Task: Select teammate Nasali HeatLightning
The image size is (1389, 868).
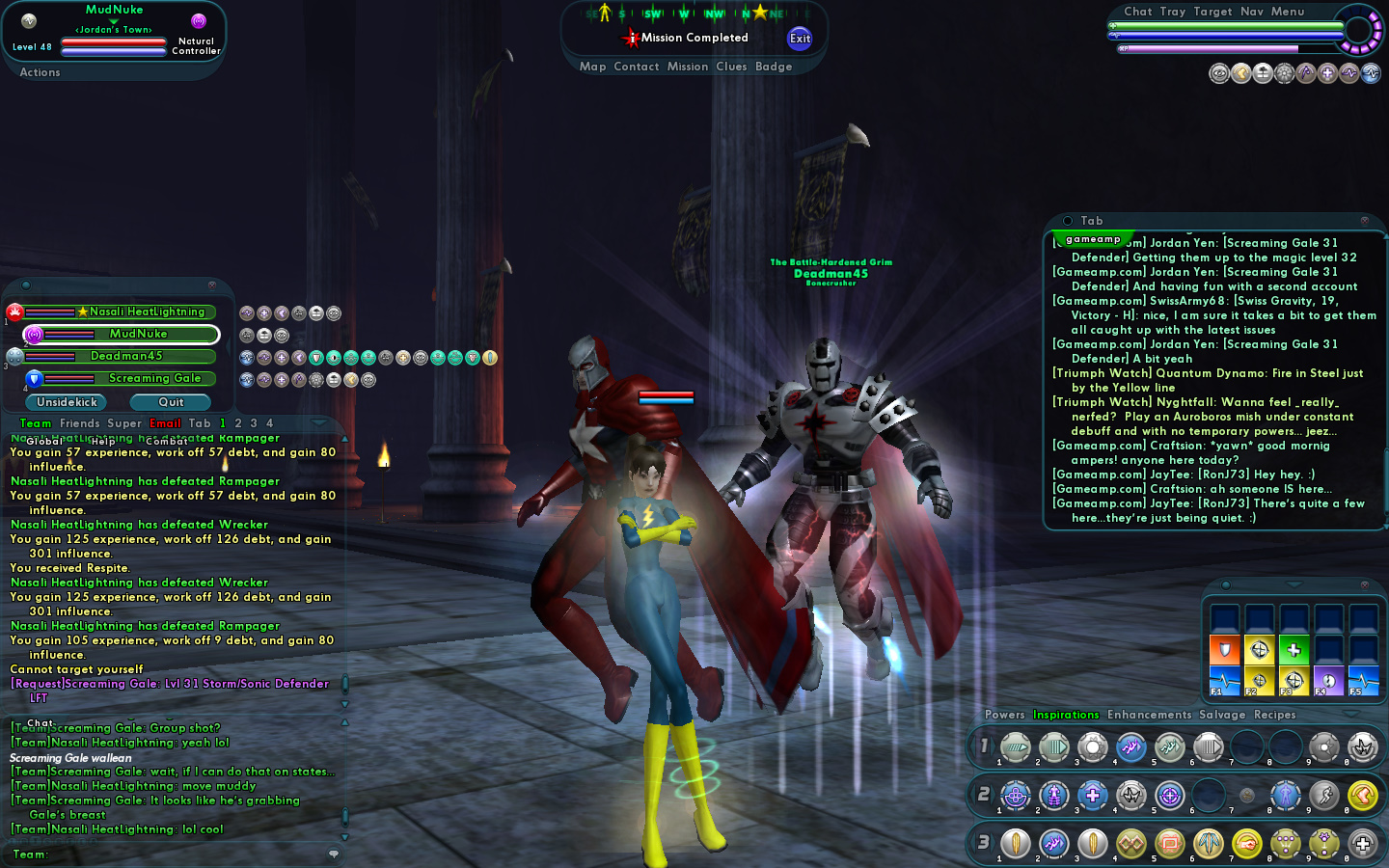Action: click(147, 312)
